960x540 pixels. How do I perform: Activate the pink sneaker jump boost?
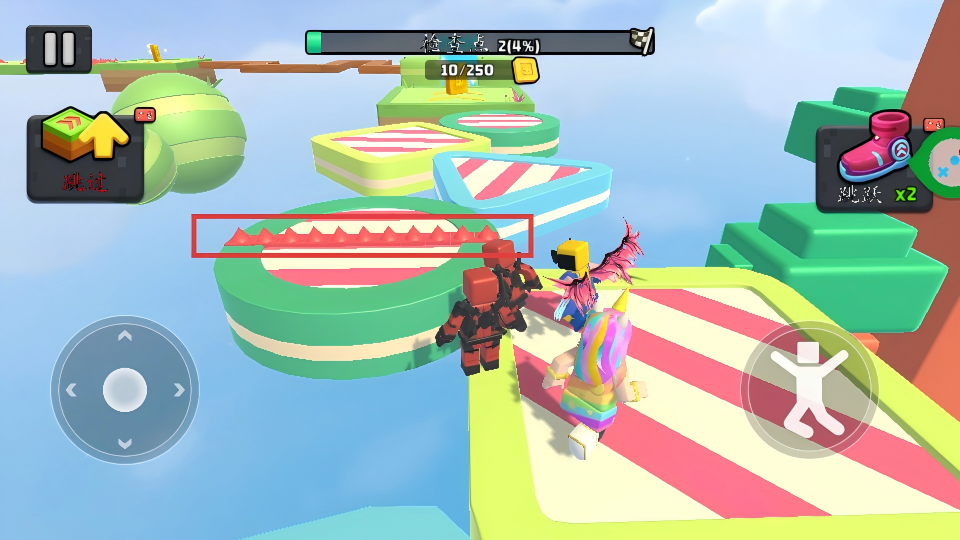click(873, 167)
